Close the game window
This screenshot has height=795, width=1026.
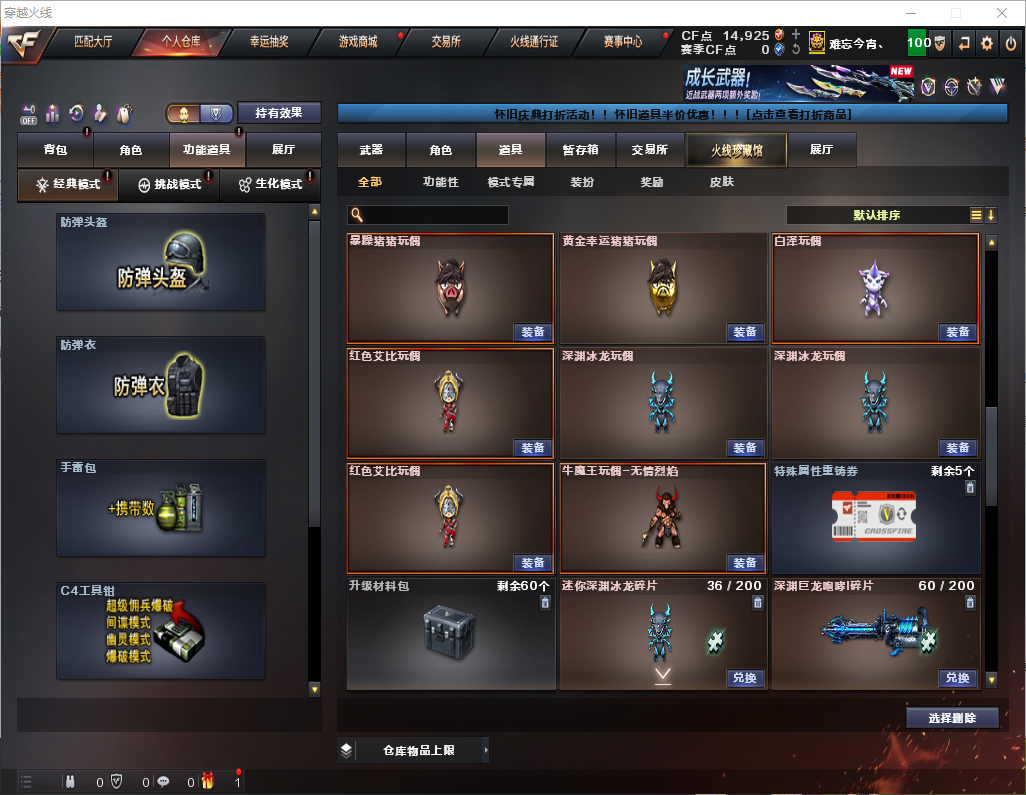click(x=1001, y=13)
